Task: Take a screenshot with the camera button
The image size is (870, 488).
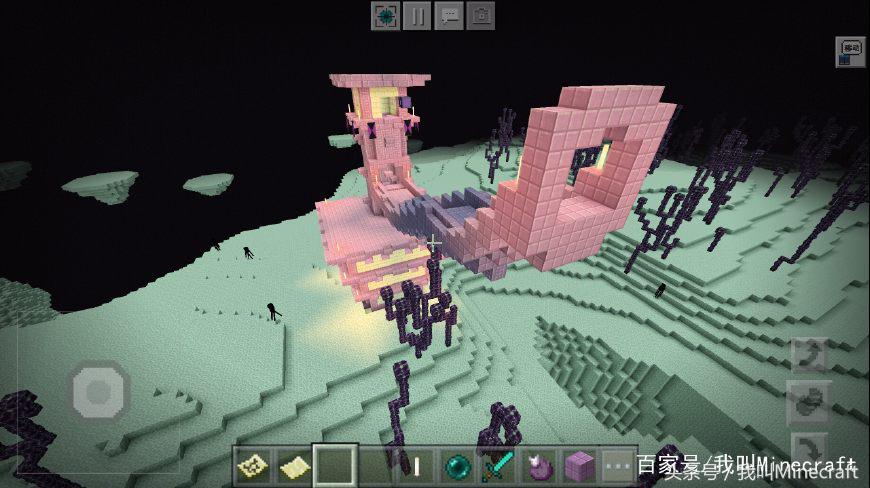Action: tap(481, 16)
